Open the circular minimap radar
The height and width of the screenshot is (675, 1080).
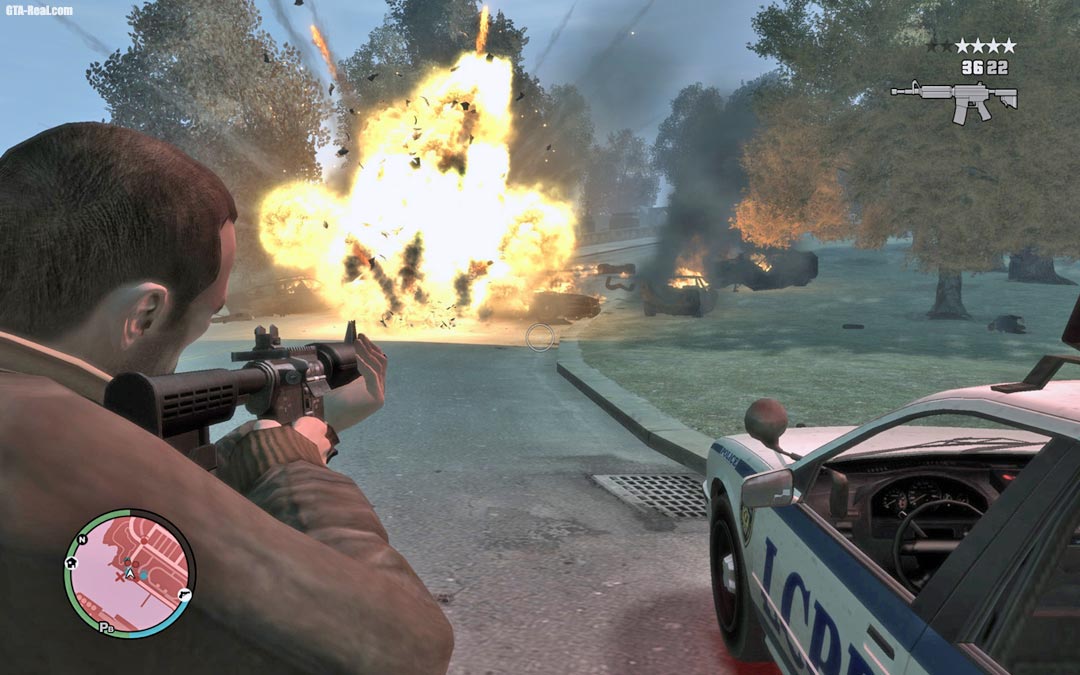[129, 573]
